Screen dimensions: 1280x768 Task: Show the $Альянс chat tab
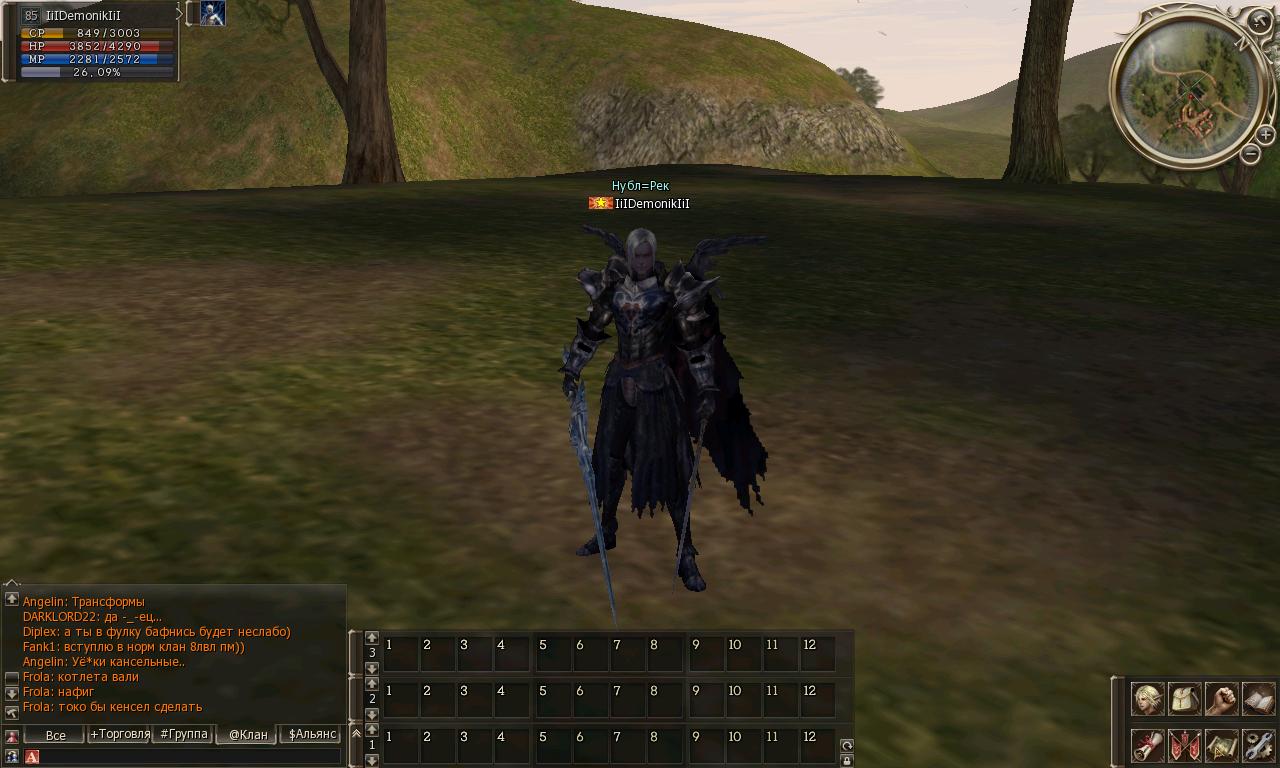(312, 734)
